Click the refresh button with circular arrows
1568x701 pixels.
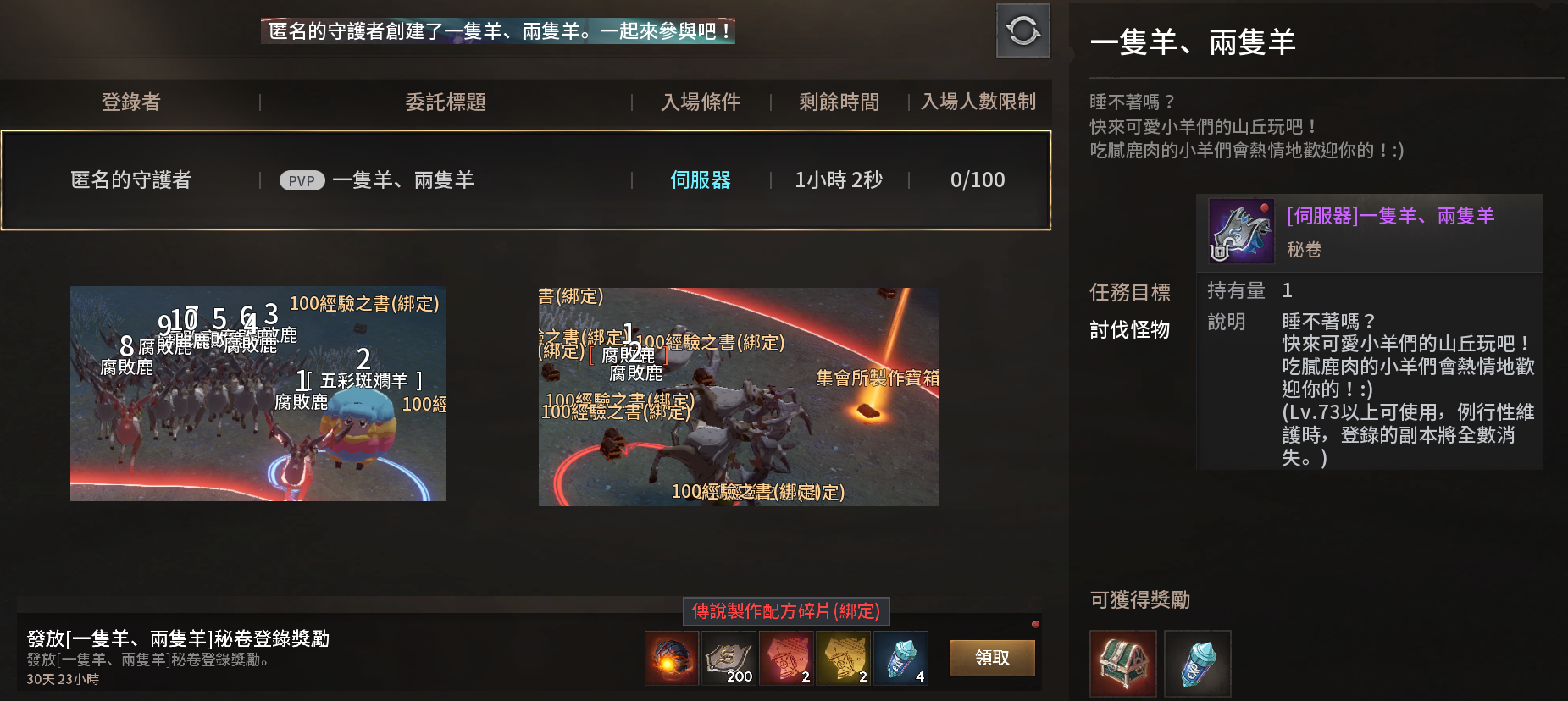pos(1022,31)
